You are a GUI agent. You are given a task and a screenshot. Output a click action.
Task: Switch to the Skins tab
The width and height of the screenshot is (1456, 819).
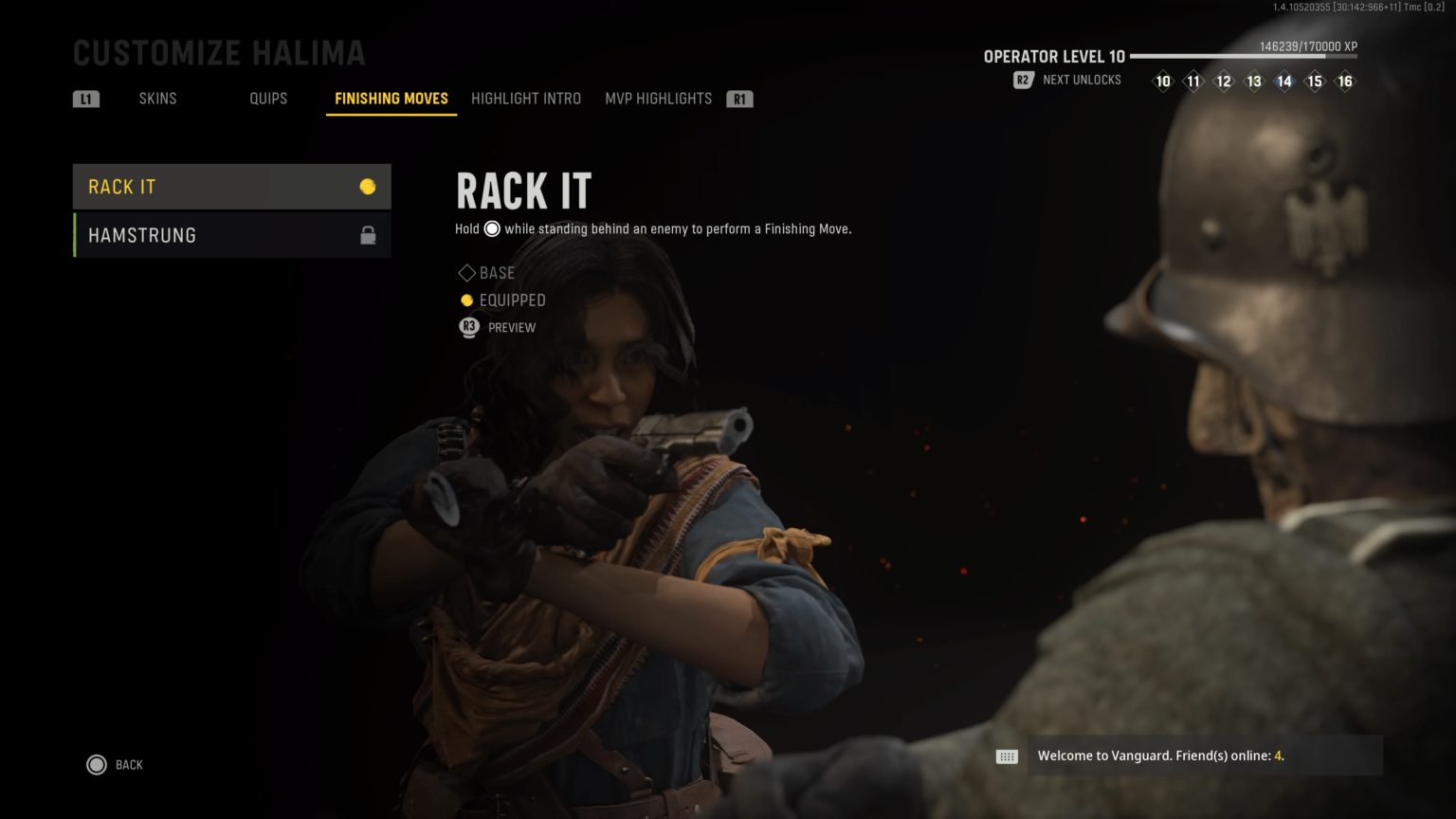[157, 98]
